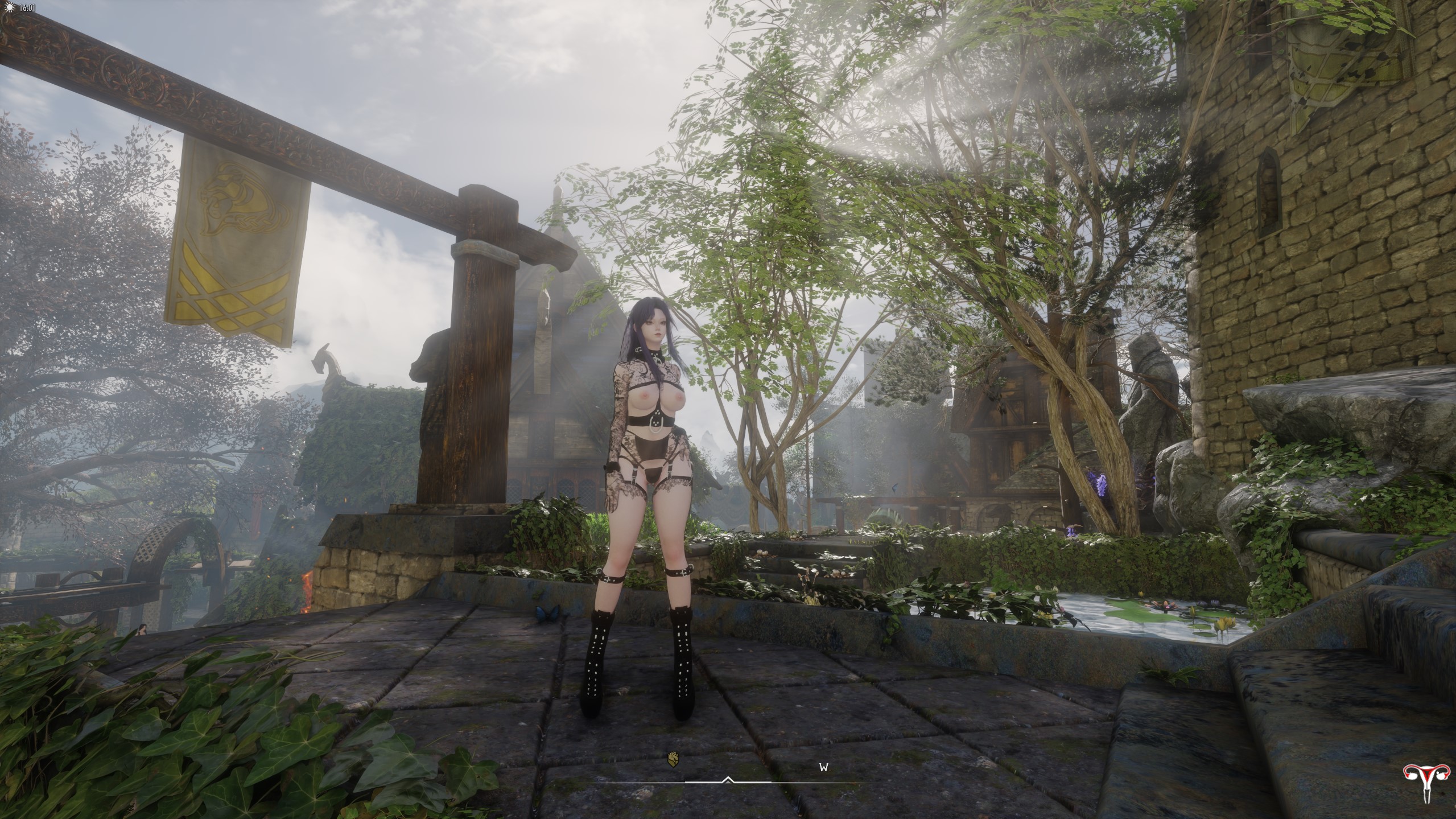Click the West 'W' compass direction marker
Screen dimensions: 1456x819
[823, 767]
